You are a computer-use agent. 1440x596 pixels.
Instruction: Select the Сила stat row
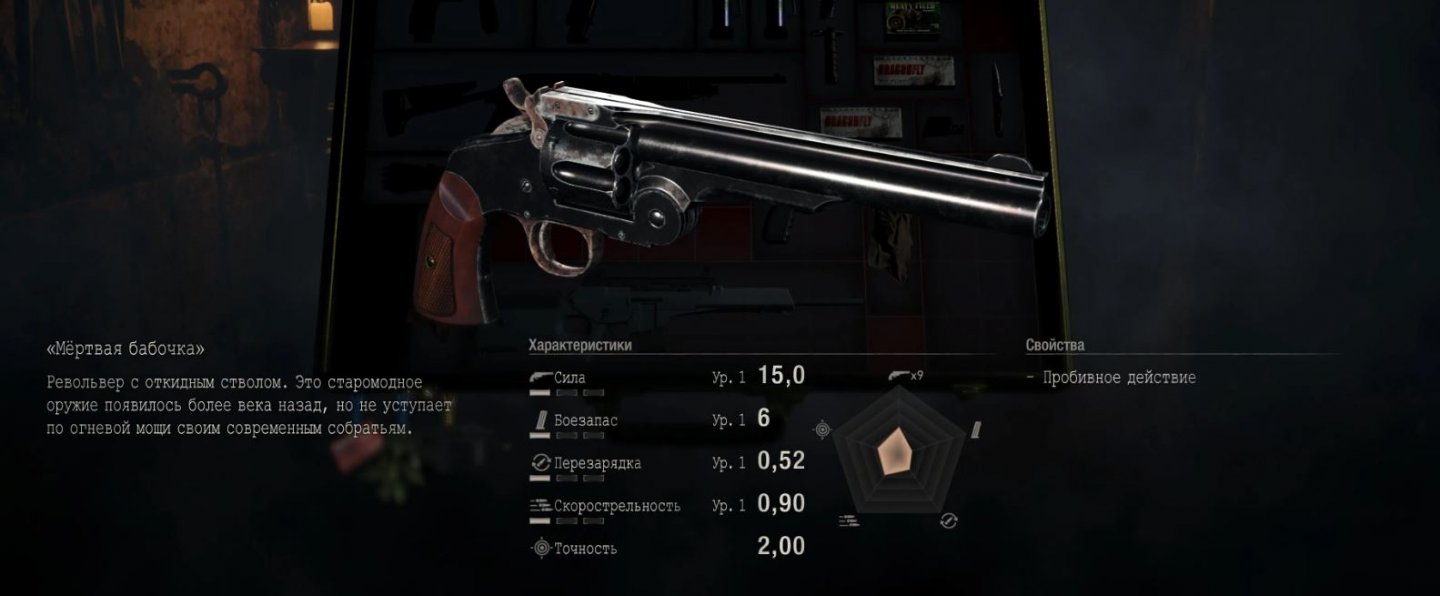(x=666, y=378)
